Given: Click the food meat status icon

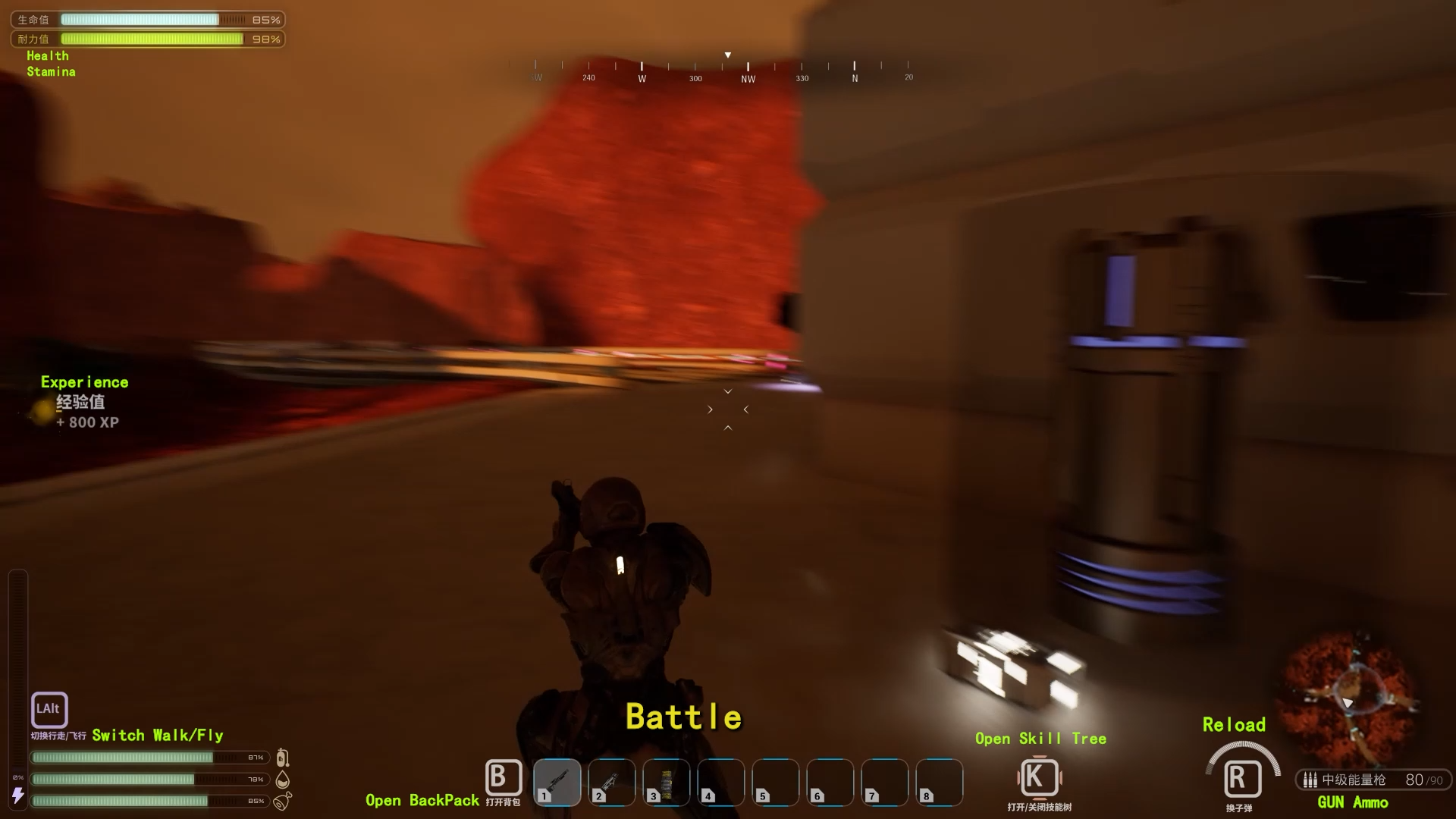Looking at the screenshot, I should (283, 801).
